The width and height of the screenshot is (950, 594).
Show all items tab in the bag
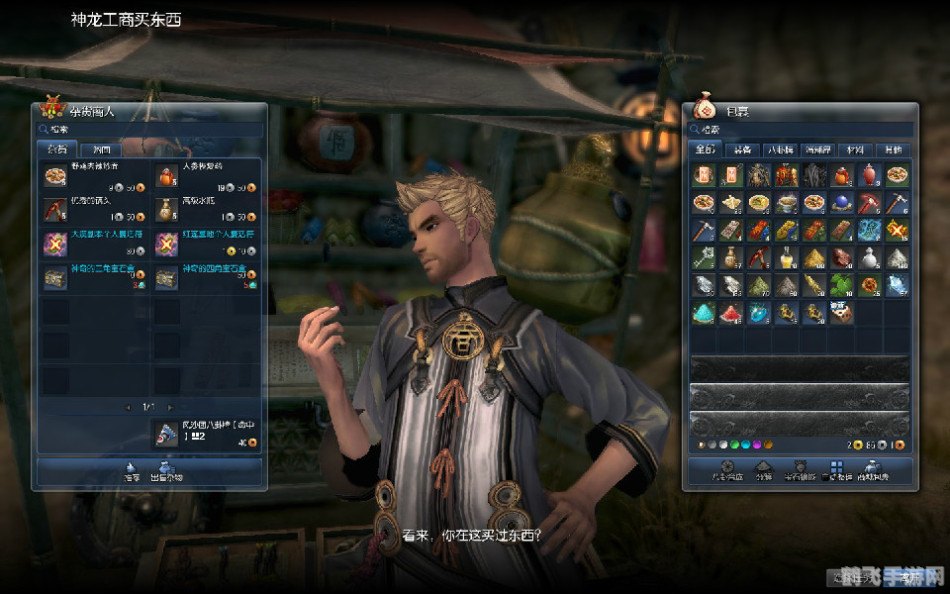(x=705, y=150)
